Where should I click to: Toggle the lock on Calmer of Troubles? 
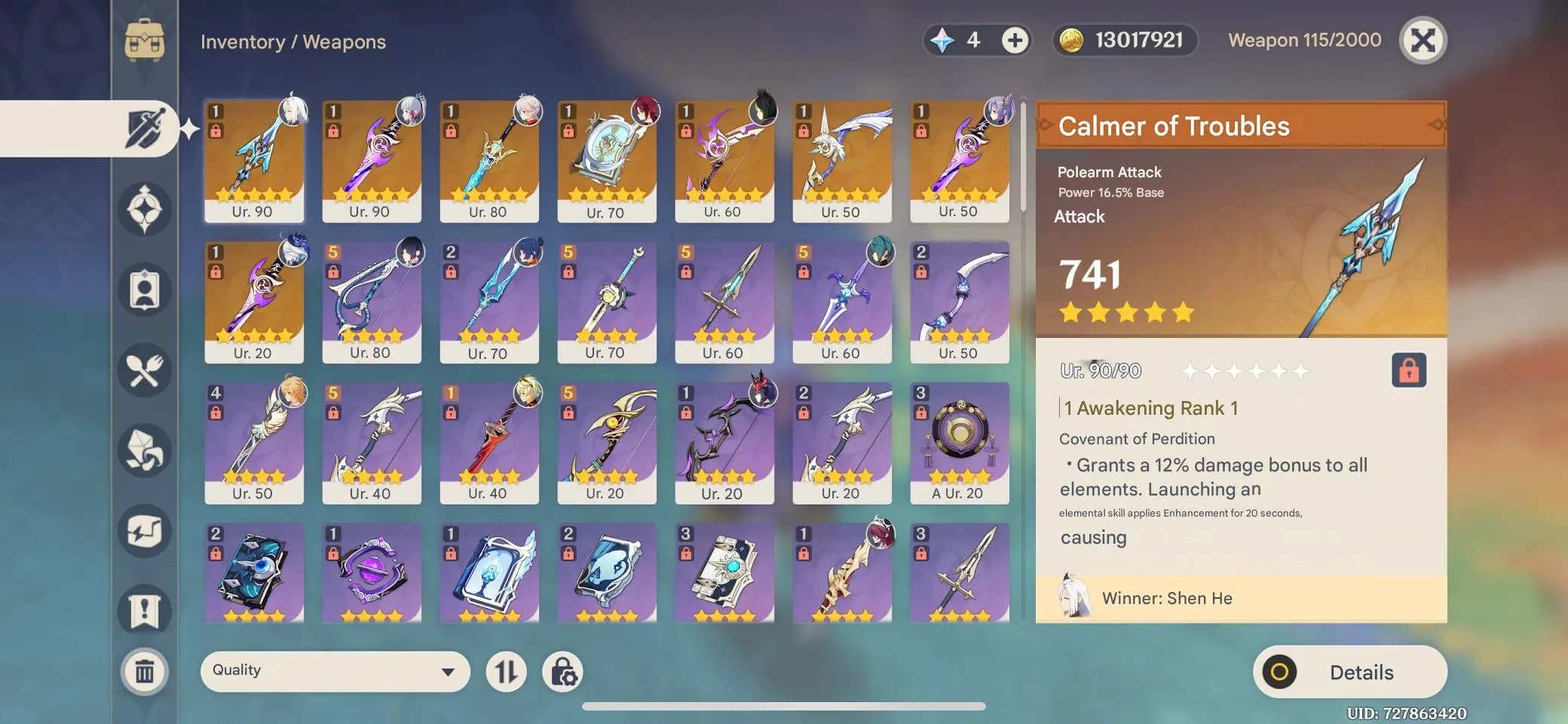tap(1408, 370)
